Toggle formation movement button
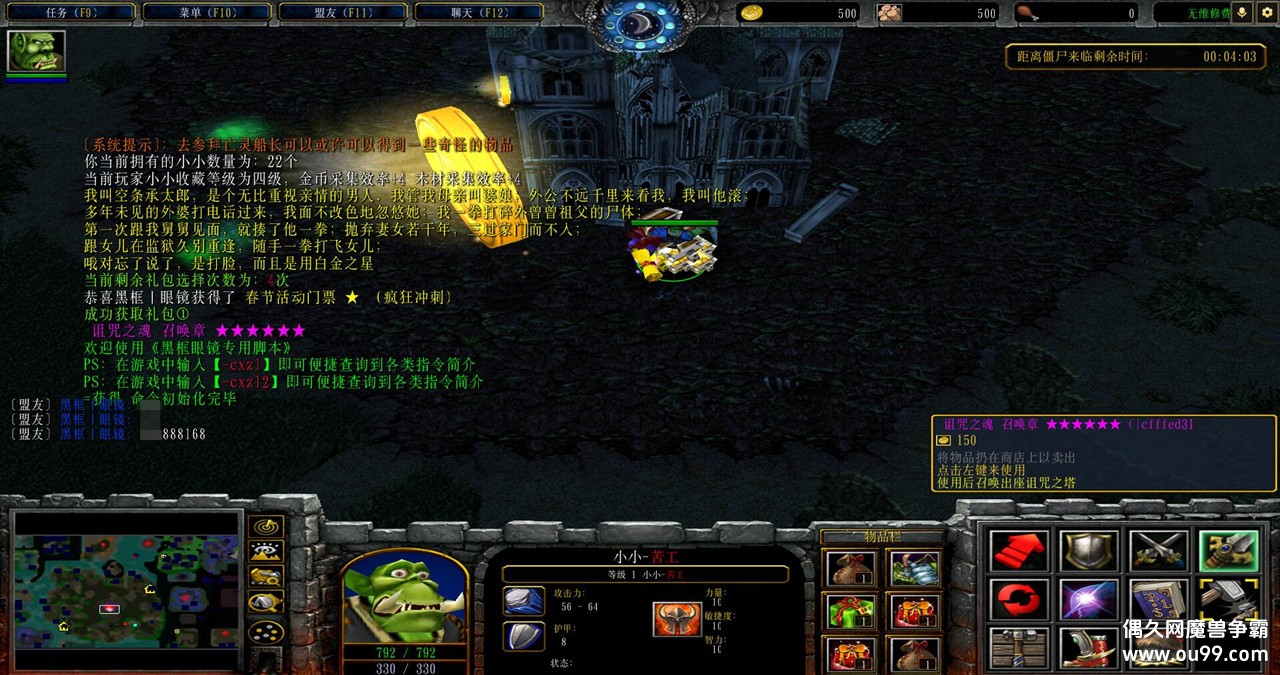Image resolution: width=1280 pixels, height=675 pixels. pos(265,632)
